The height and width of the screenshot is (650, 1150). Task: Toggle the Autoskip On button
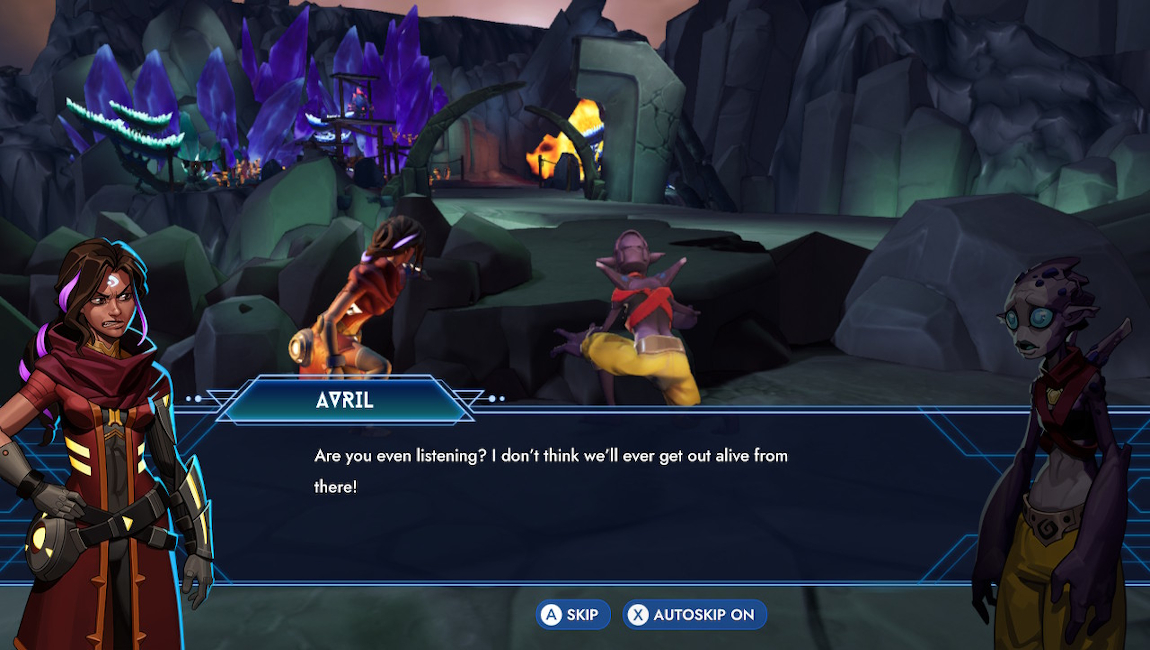click(x=694, y=615)
